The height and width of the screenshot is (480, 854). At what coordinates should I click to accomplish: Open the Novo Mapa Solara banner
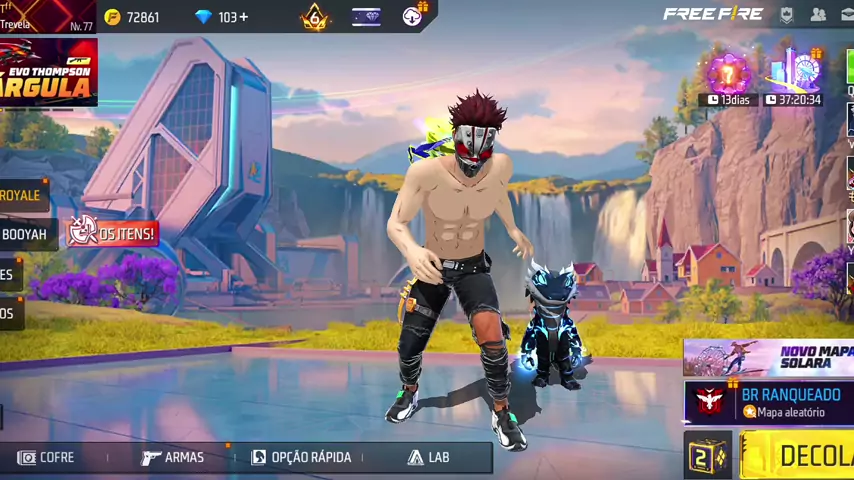coord(769,357)
